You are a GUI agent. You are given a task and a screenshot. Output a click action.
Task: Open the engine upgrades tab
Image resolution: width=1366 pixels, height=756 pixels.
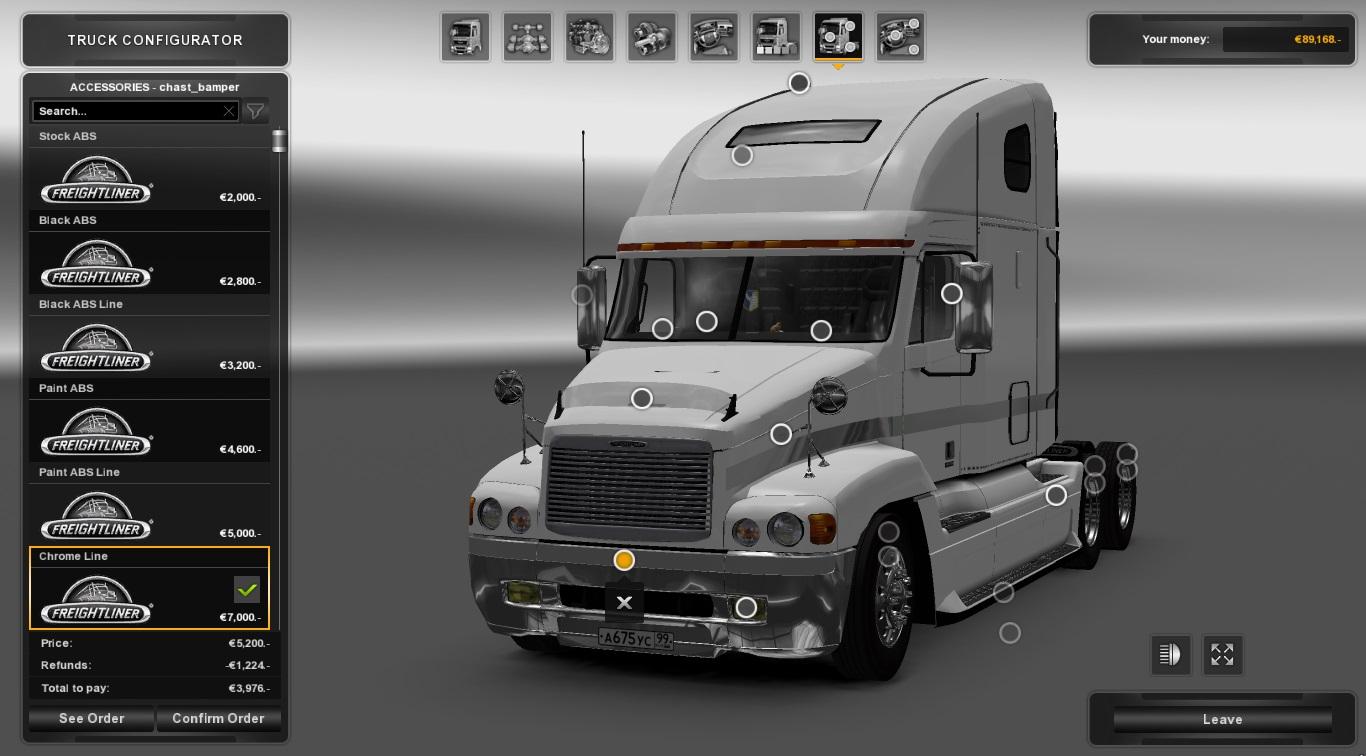tap(589, 37)
